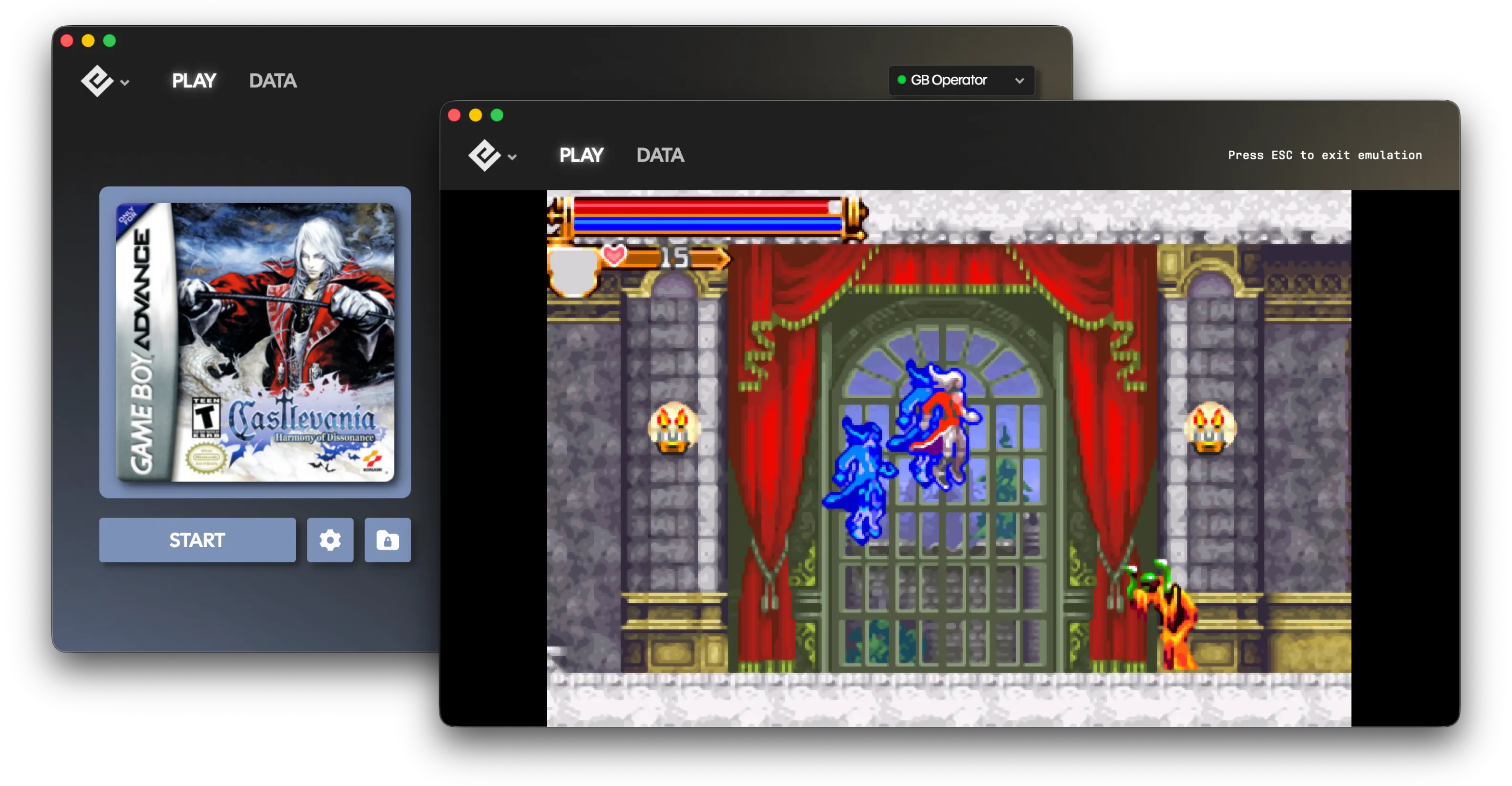
Task: Switch to the DATA tab in main window
Action: 272,81
